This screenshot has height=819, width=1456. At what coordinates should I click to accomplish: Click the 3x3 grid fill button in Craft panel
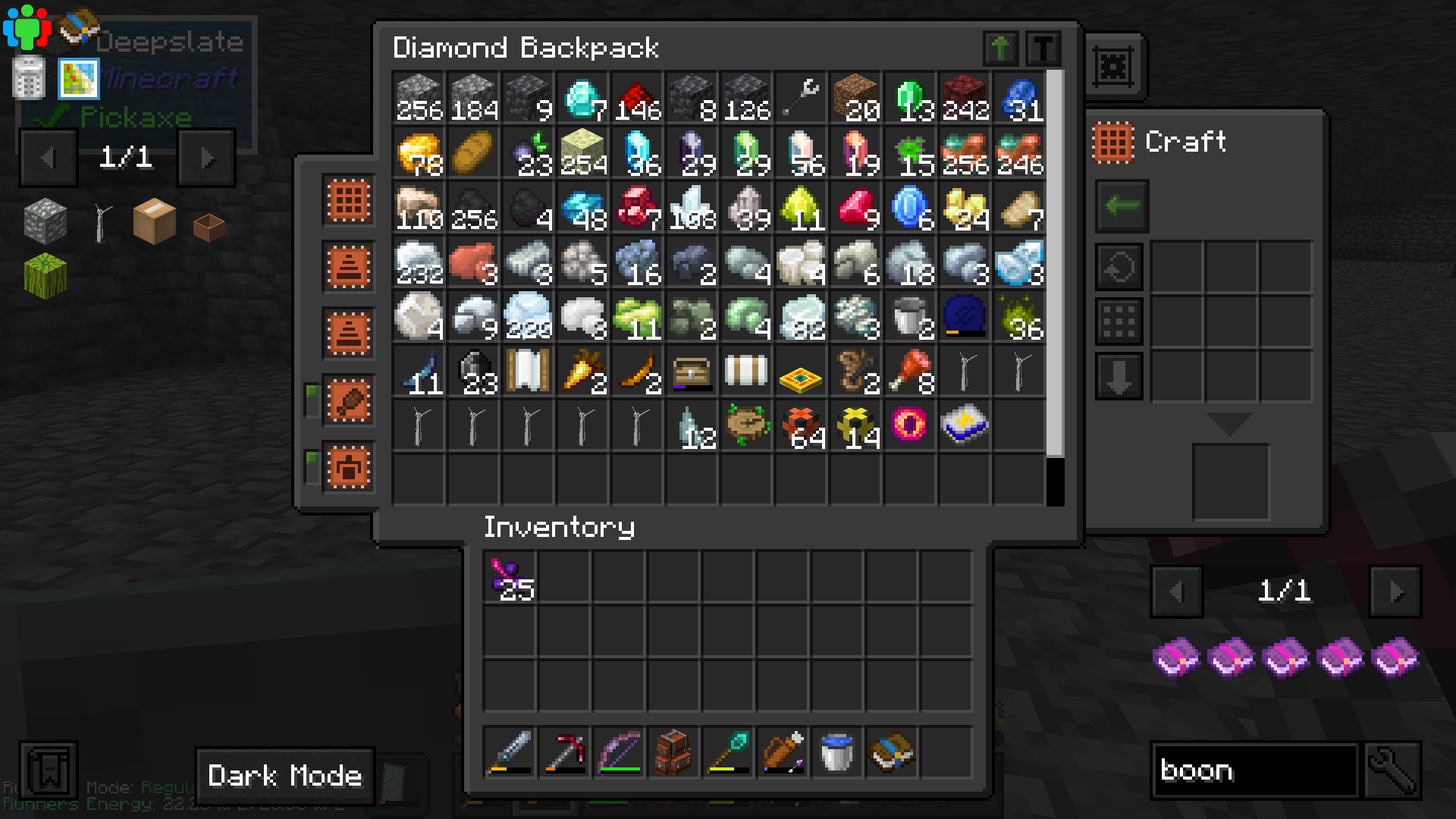pyautogui.click(x=1119, y=321)
